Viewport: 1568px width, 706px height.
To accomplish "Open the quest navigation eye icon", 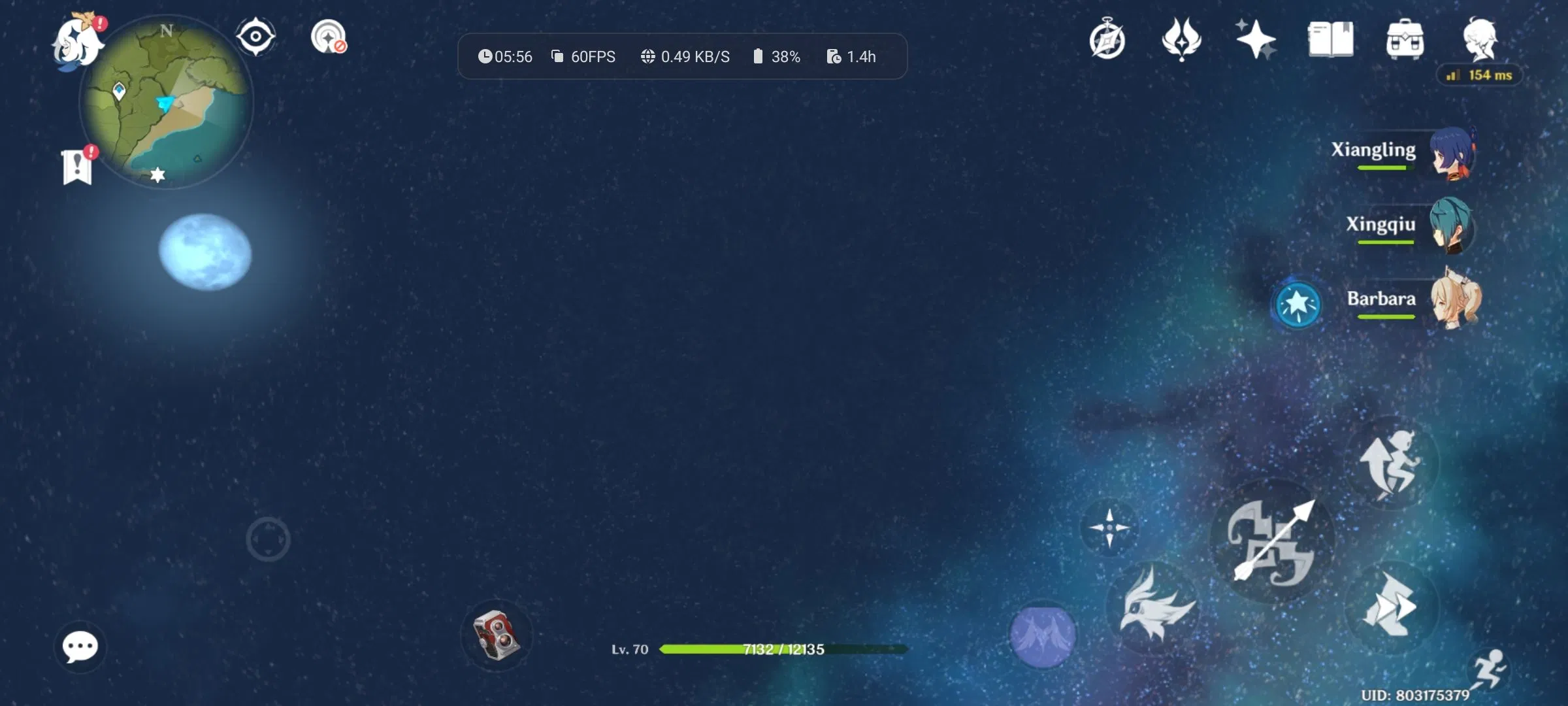I will coord(256,37).
